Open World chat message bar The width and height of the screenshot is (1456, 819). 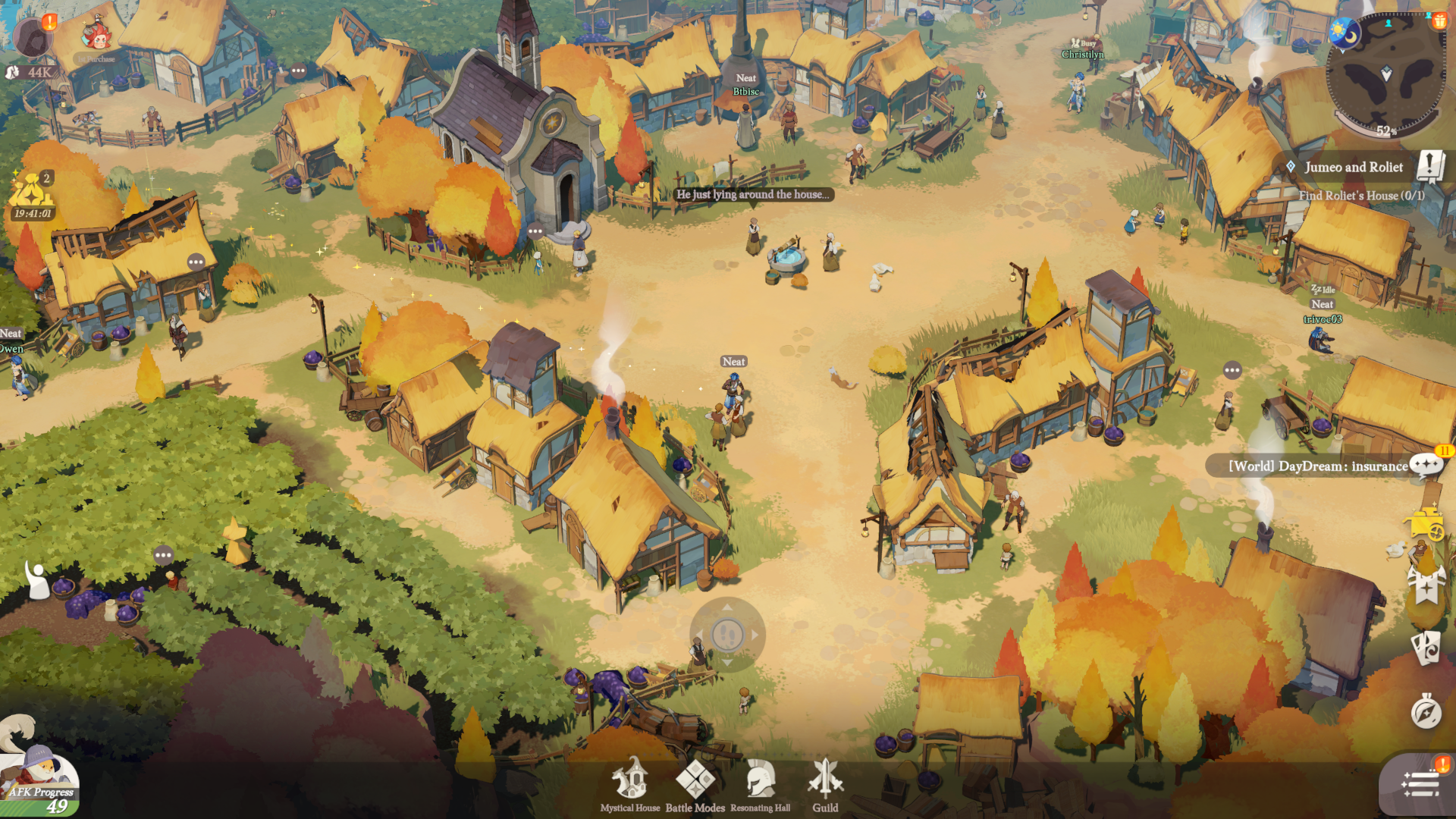(x=1316, y=466)
